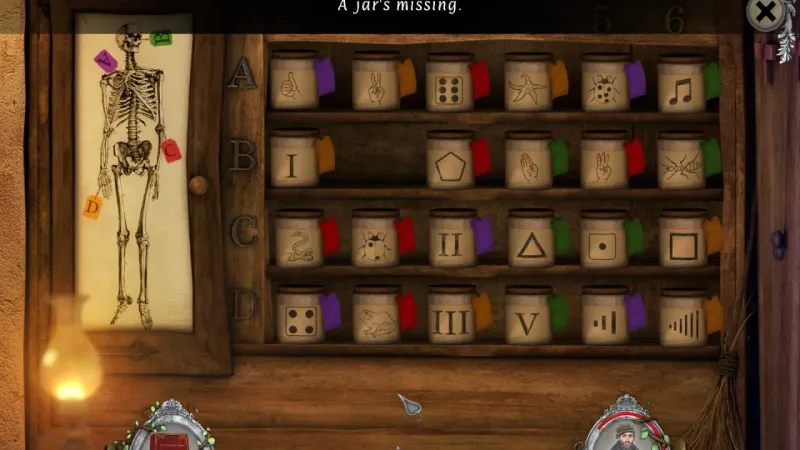Click the Roman numeral I jar
The image size is (800, 450).
[x=294, y=162]
